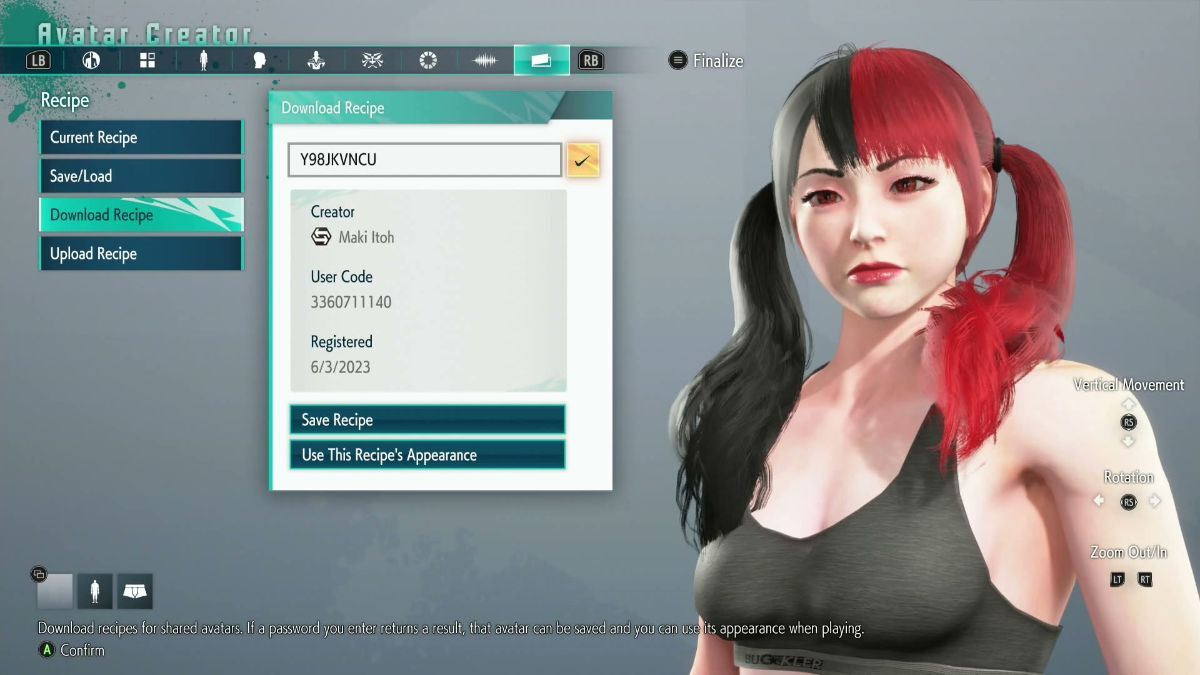Select the underwear view icon
The width and height of the screenshot is (1200, 675).
[134, 592]
